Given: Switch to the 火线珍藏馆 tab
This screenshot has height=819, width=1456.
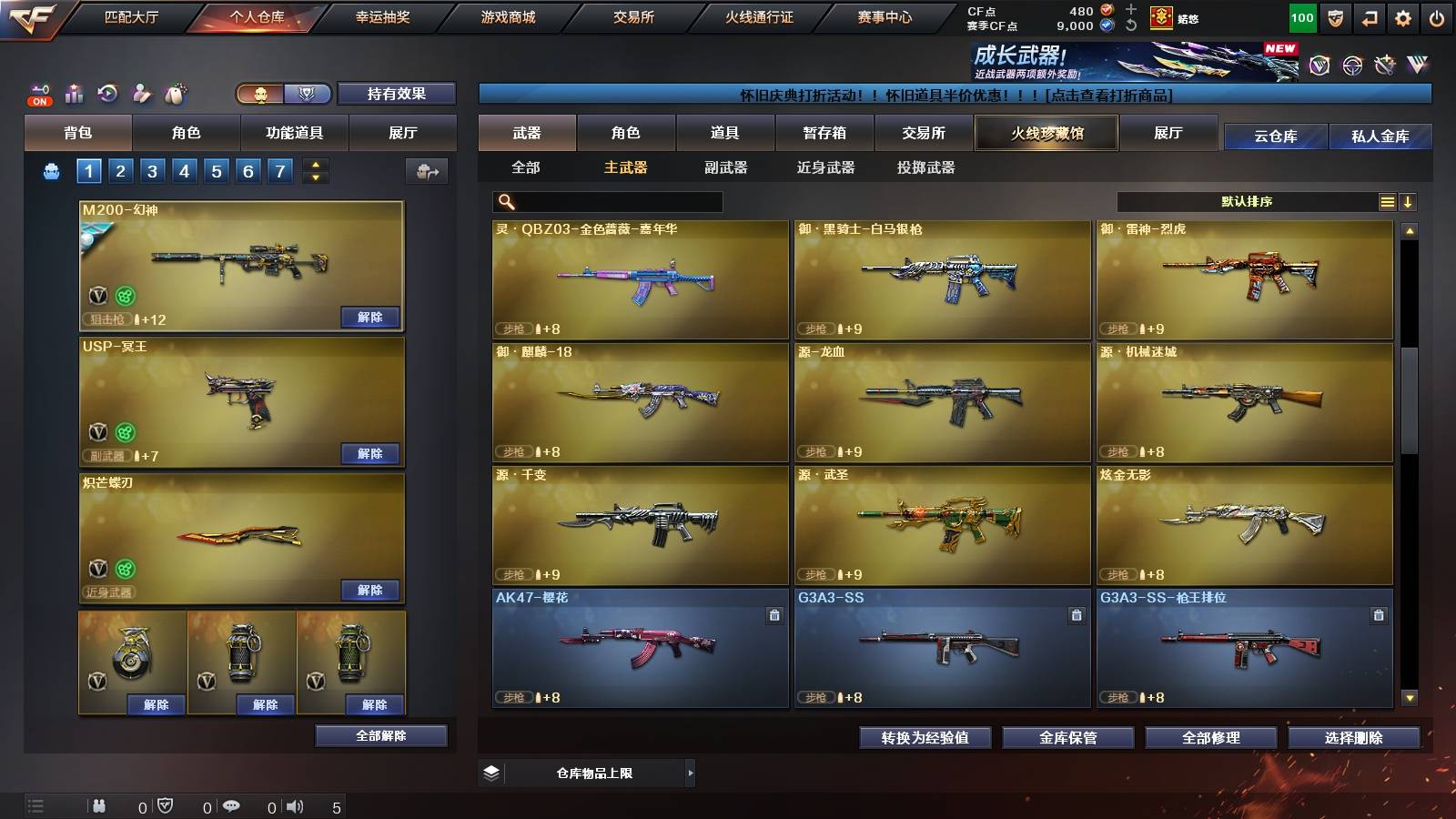Looking at the screenshot, I should coord(1046,133).
